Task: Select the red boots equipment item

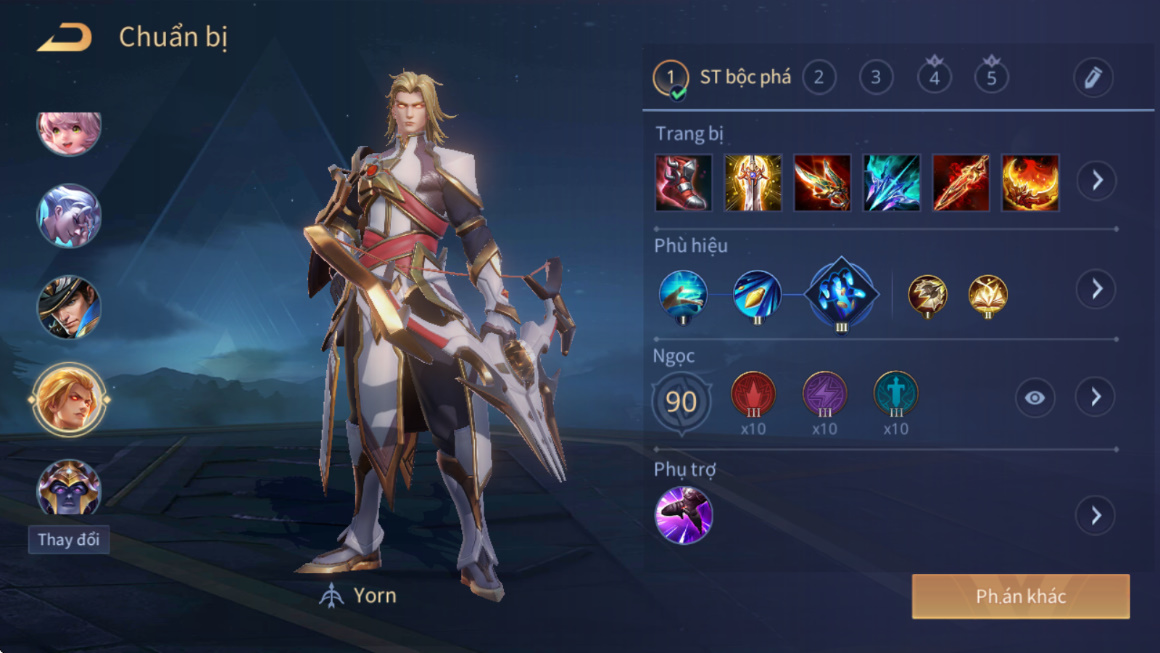Action: [x=684, y=182]
